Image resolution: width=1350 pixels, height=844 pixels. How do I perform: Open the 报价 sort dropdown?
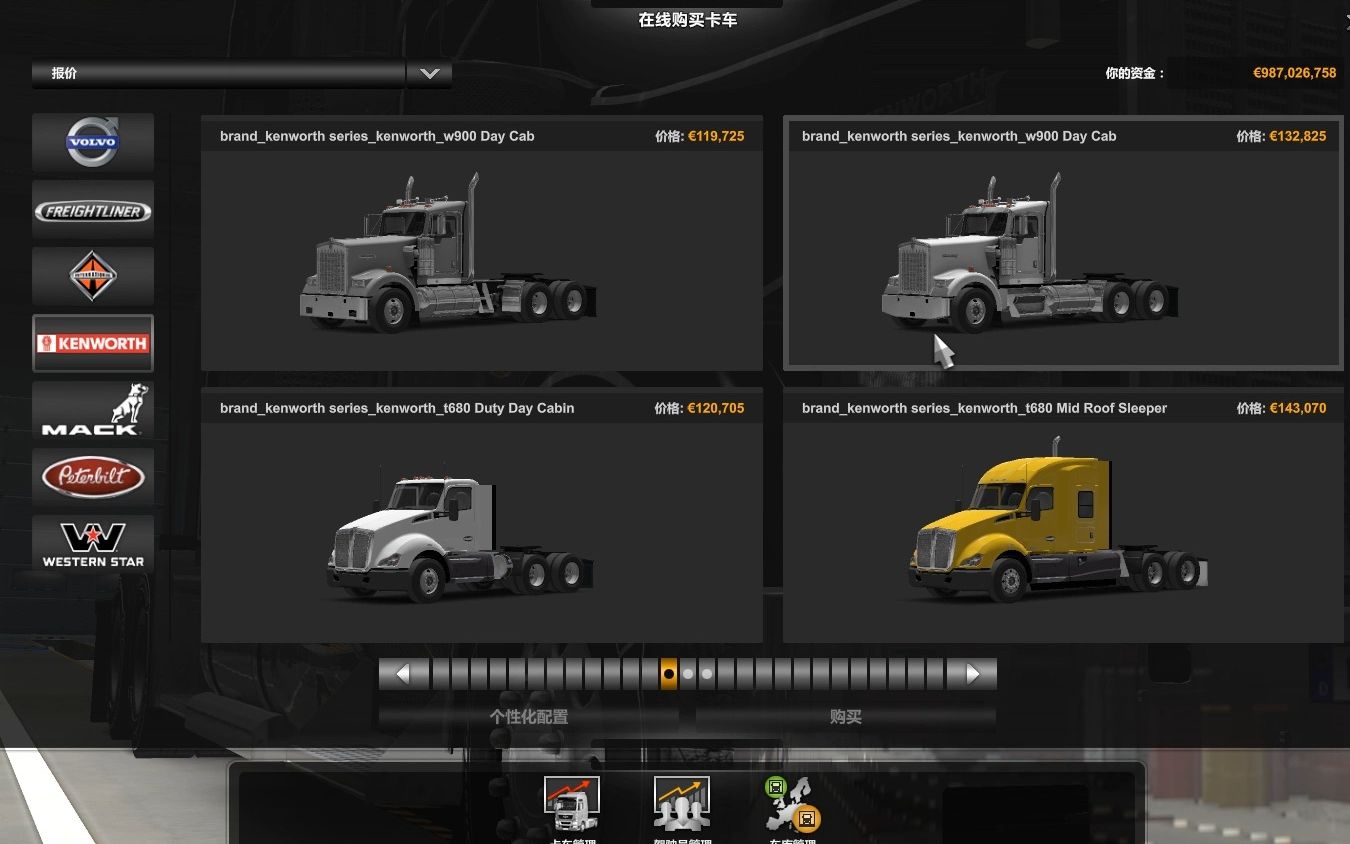(x=428, y=74)
